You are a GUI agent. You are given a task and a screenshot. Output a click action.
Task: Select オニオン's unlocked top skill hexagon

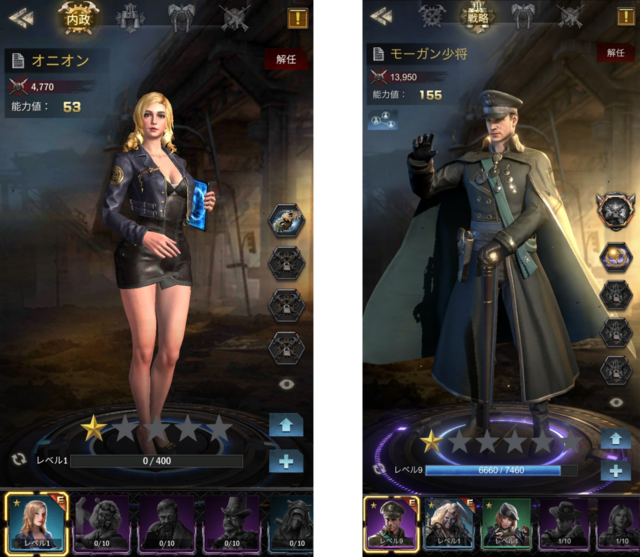click(x=286, y=221)
